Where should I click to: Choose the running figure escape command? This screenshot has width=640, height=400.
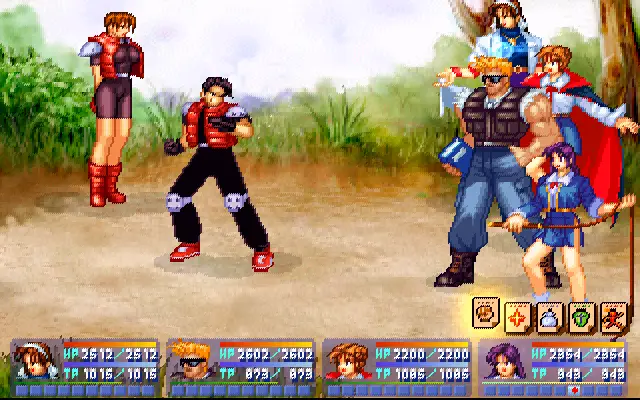tap(612, 316)
